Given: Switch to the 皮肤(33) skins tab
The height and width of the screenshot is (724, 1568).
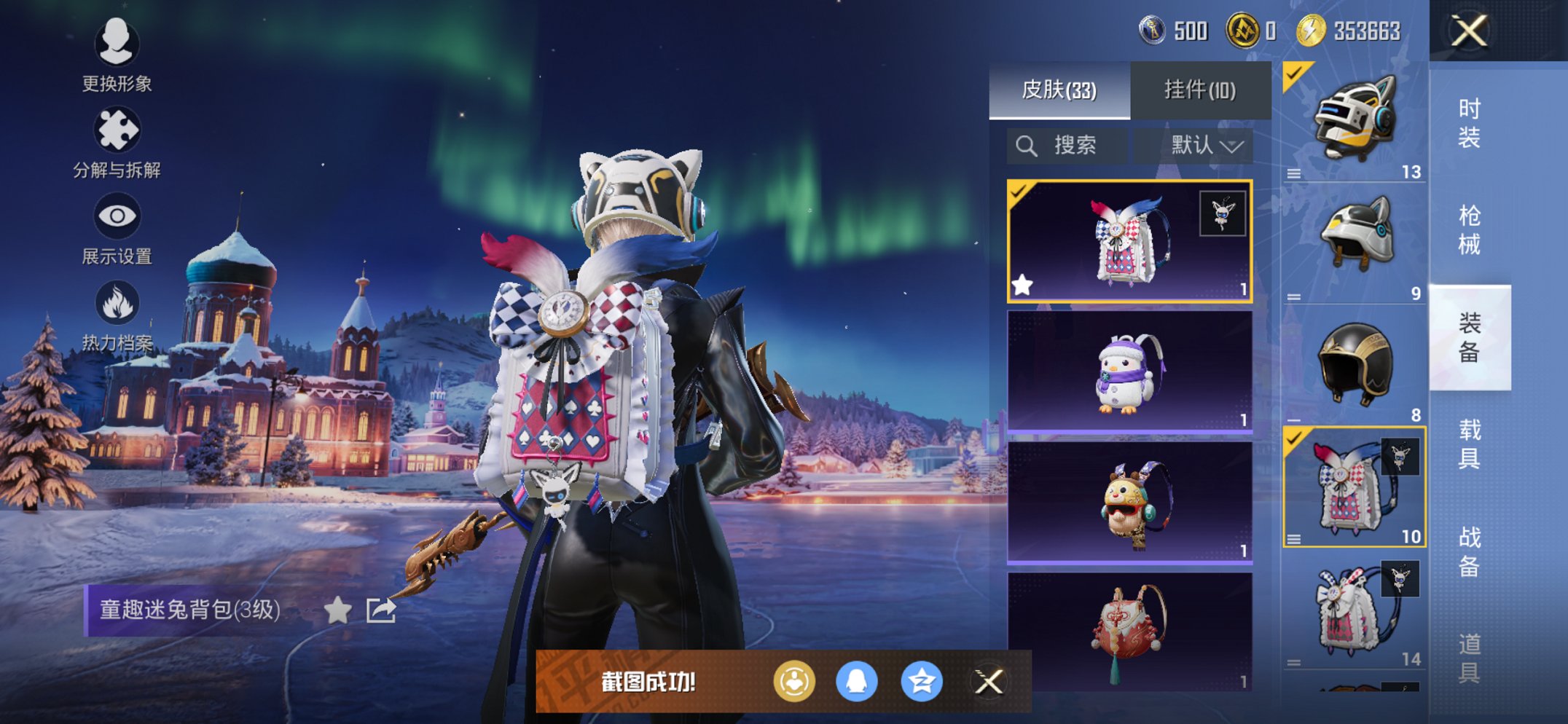Looking at the screenshot, I should 1059,90.
